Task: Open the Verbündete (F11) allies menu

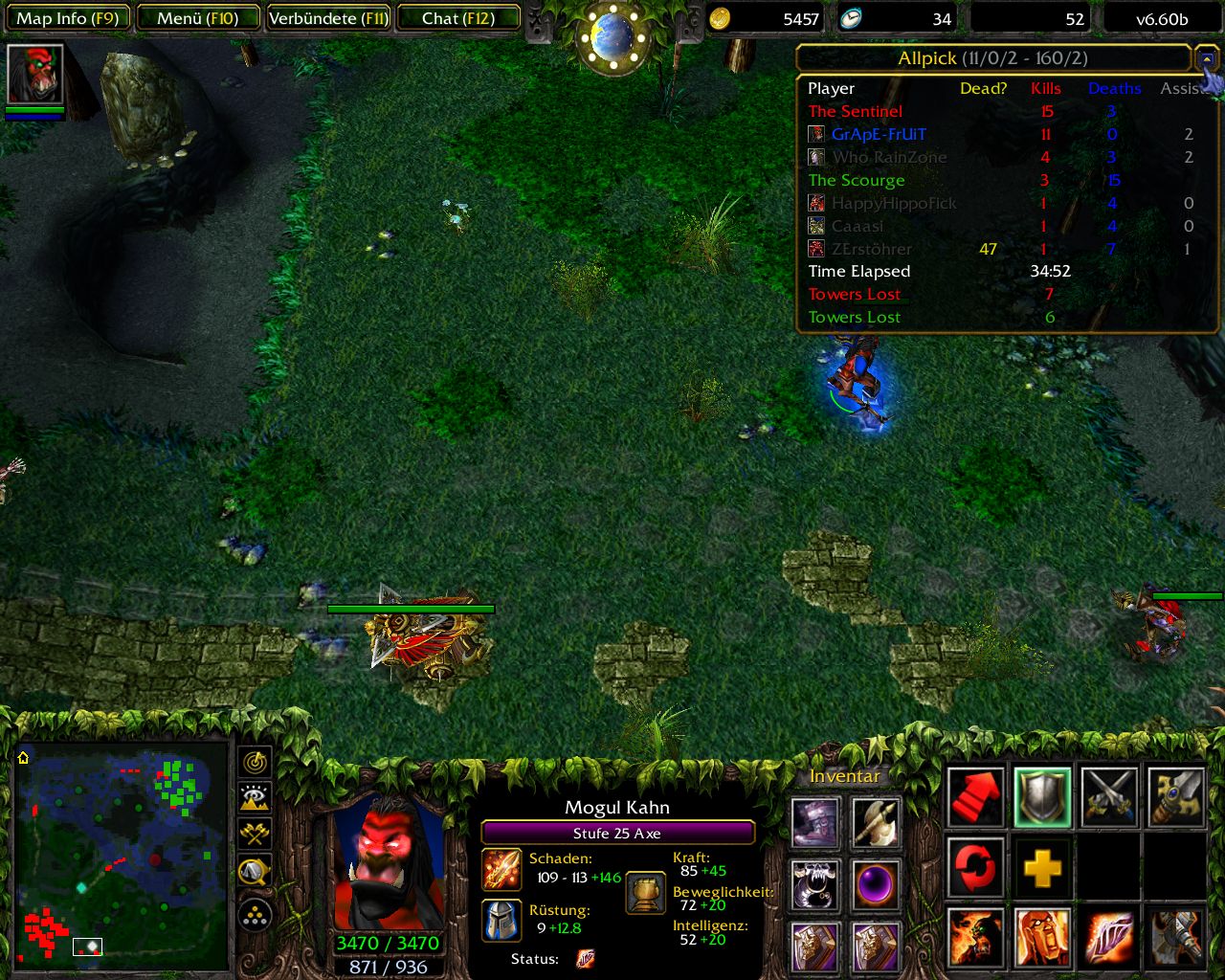Action: coord(328,18)
